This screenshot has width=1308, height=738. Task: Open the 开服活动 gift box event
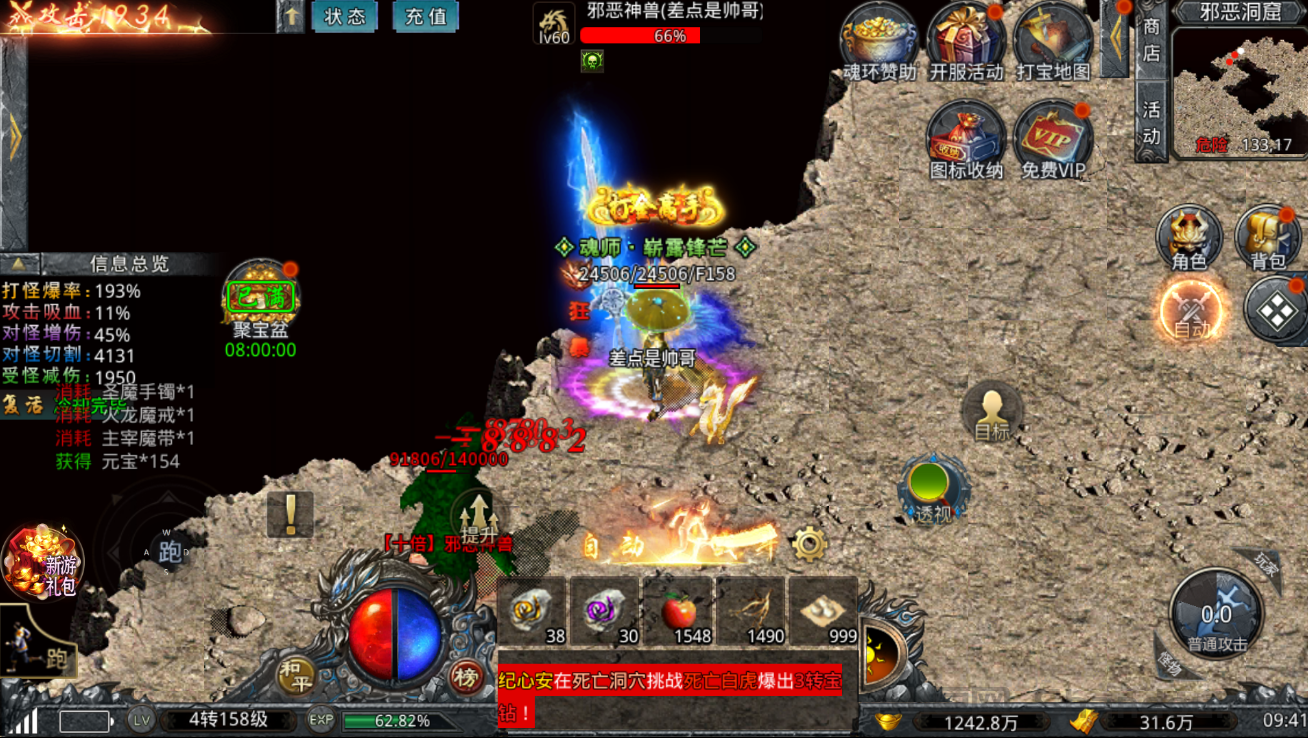[965, 40]
